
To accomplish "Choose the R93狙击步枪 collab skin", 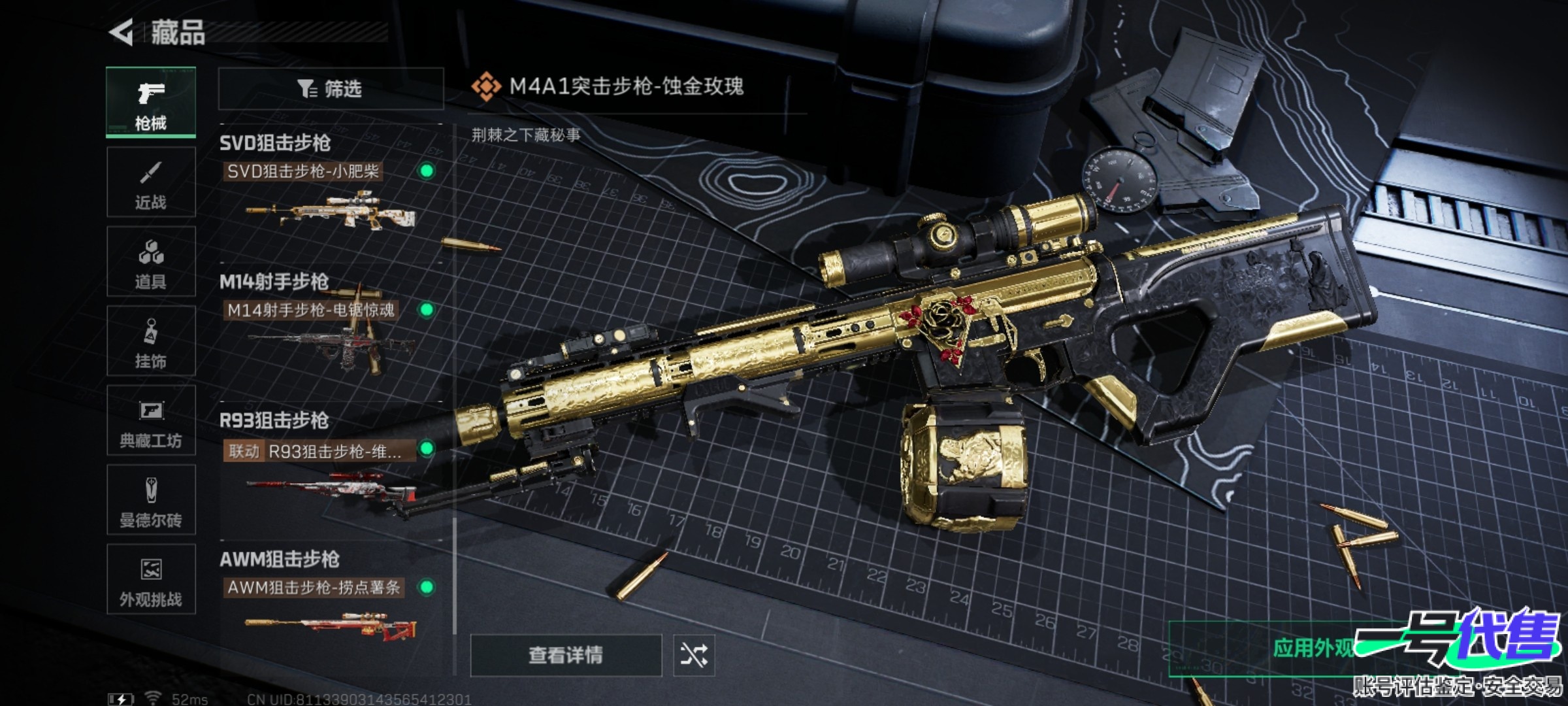I will point(330,474).
